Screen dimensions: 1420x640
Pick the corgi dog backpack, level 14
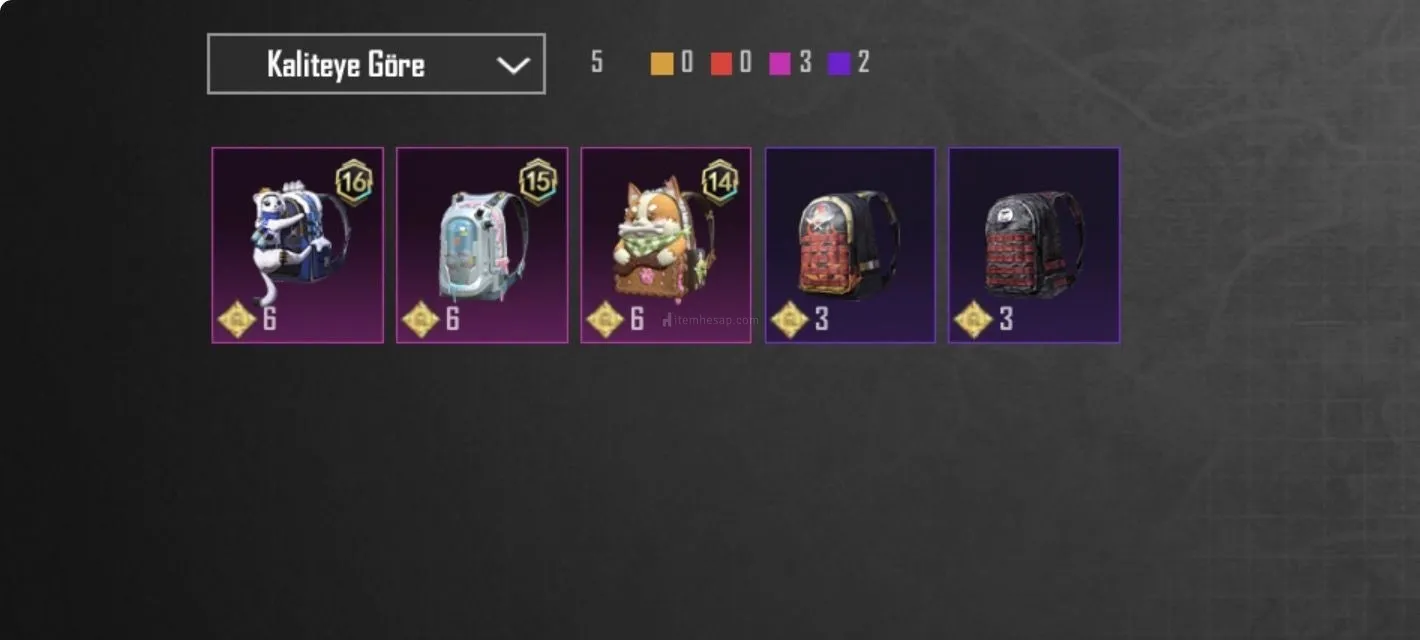[x=666, y=245]
